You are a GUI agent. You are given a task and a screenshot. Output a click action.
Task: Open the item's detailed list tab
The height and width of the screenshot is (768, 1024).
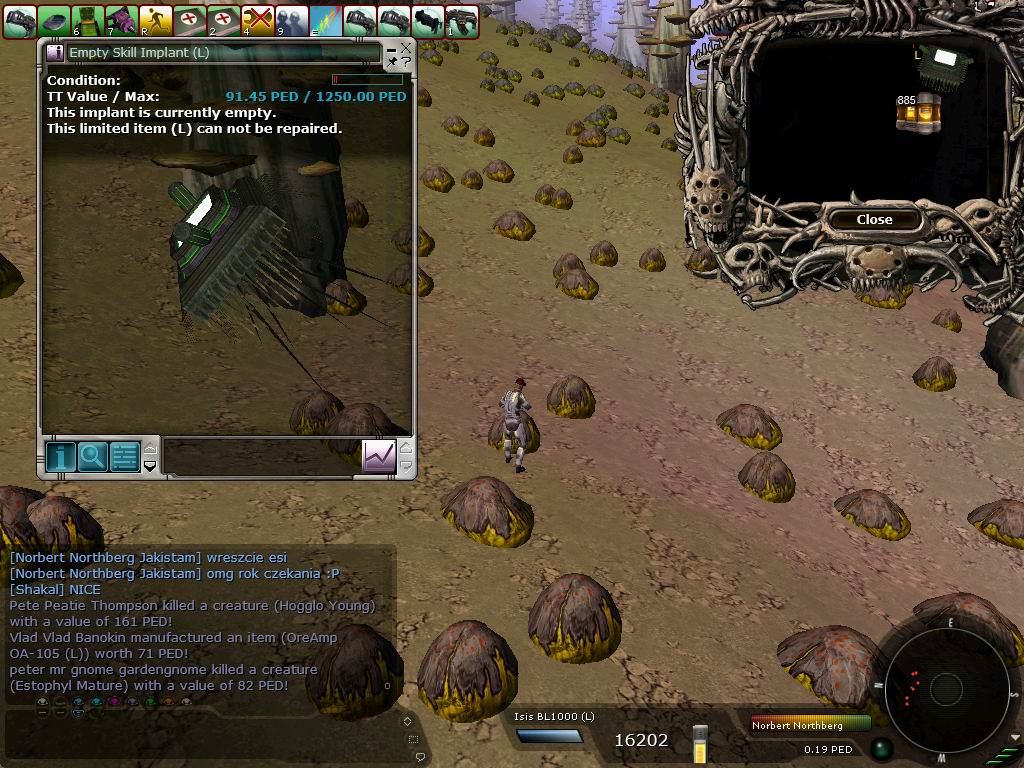click(124, 456)
